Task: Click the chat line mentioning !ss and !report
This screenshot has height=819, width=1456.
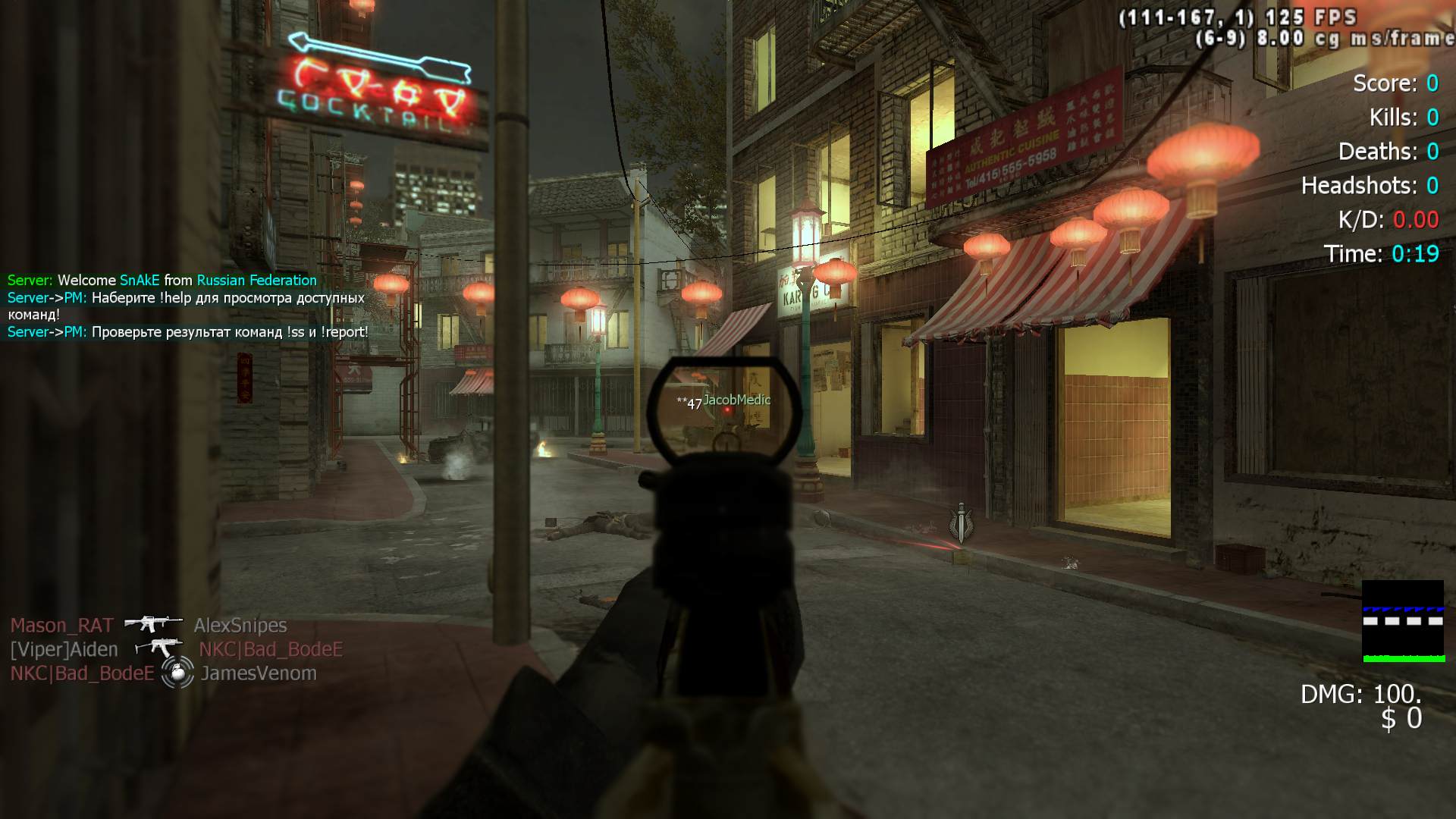Action: 188,332
